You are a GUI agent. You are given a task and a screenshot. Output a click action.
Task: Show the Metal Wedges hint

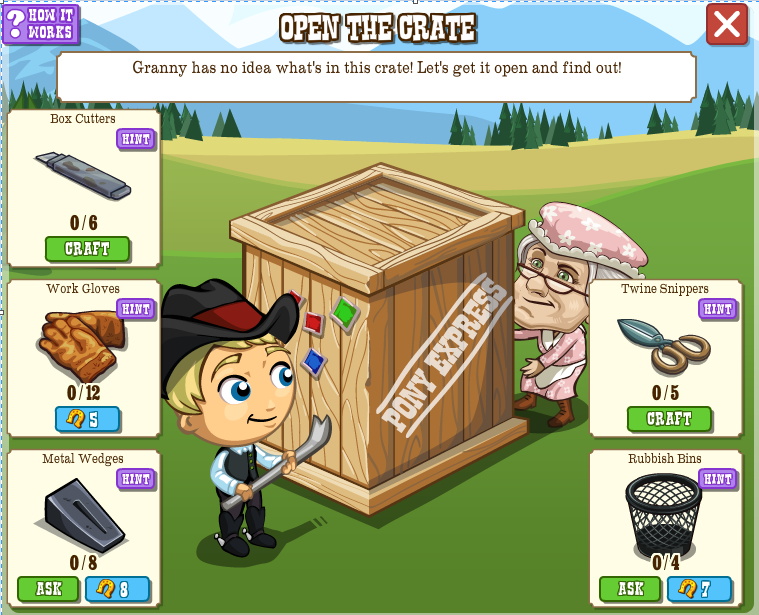point(135,479)
